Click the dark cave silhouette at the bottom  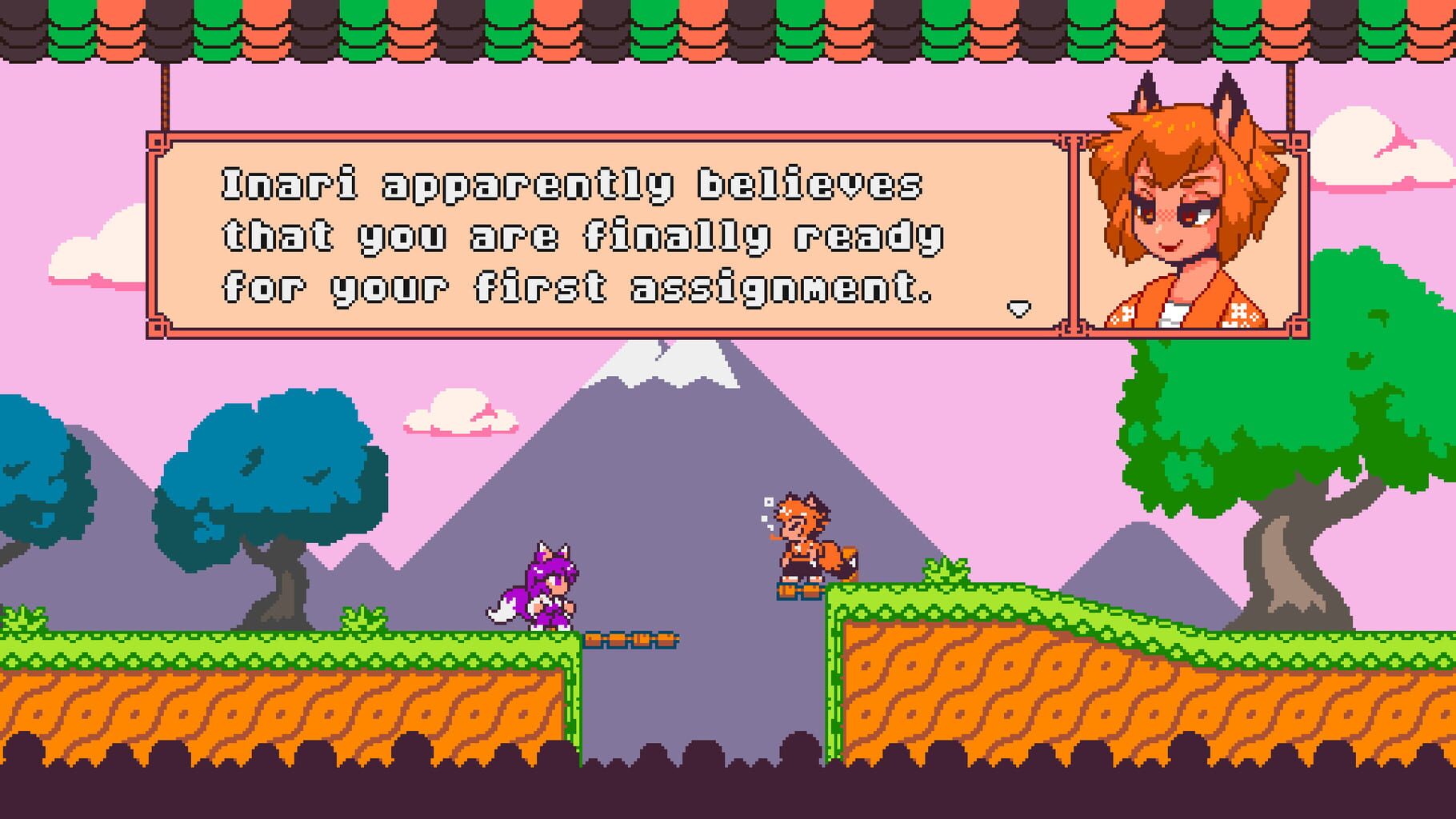point(720,792)
